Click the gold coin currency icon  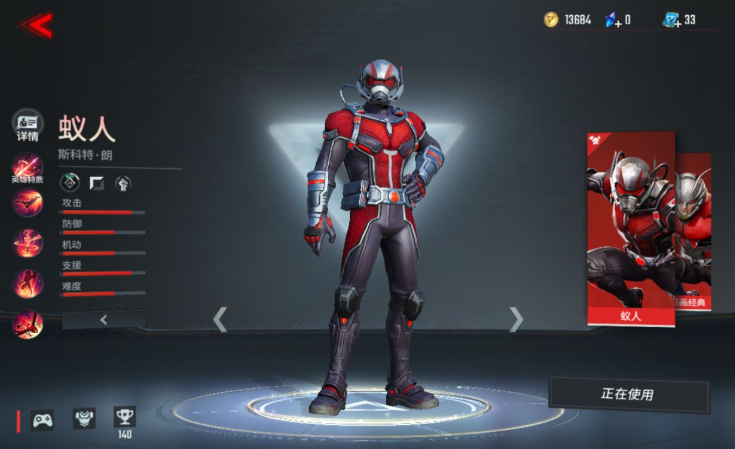551,20
